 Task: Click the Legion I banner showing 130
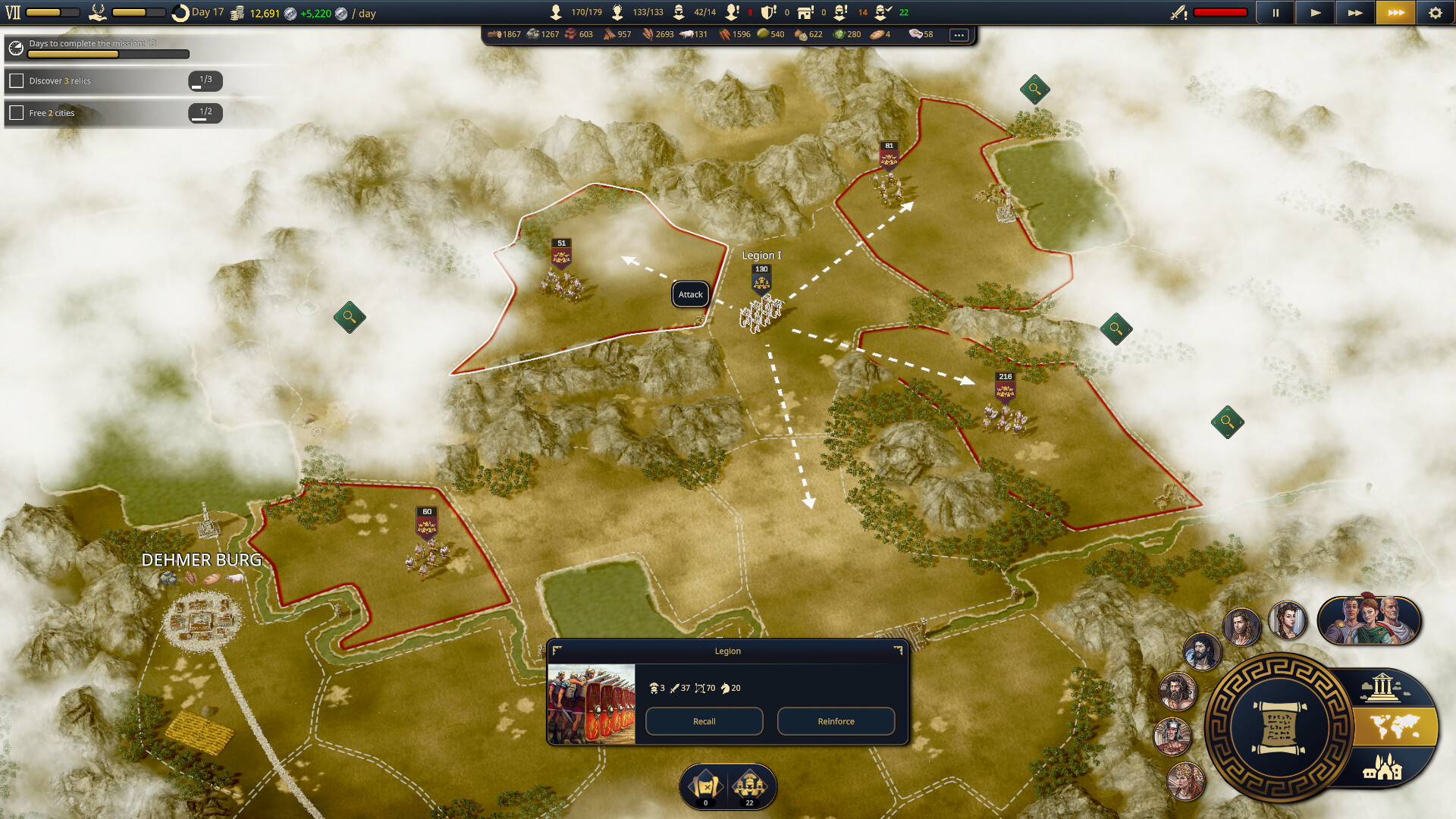tap(761, 279)
